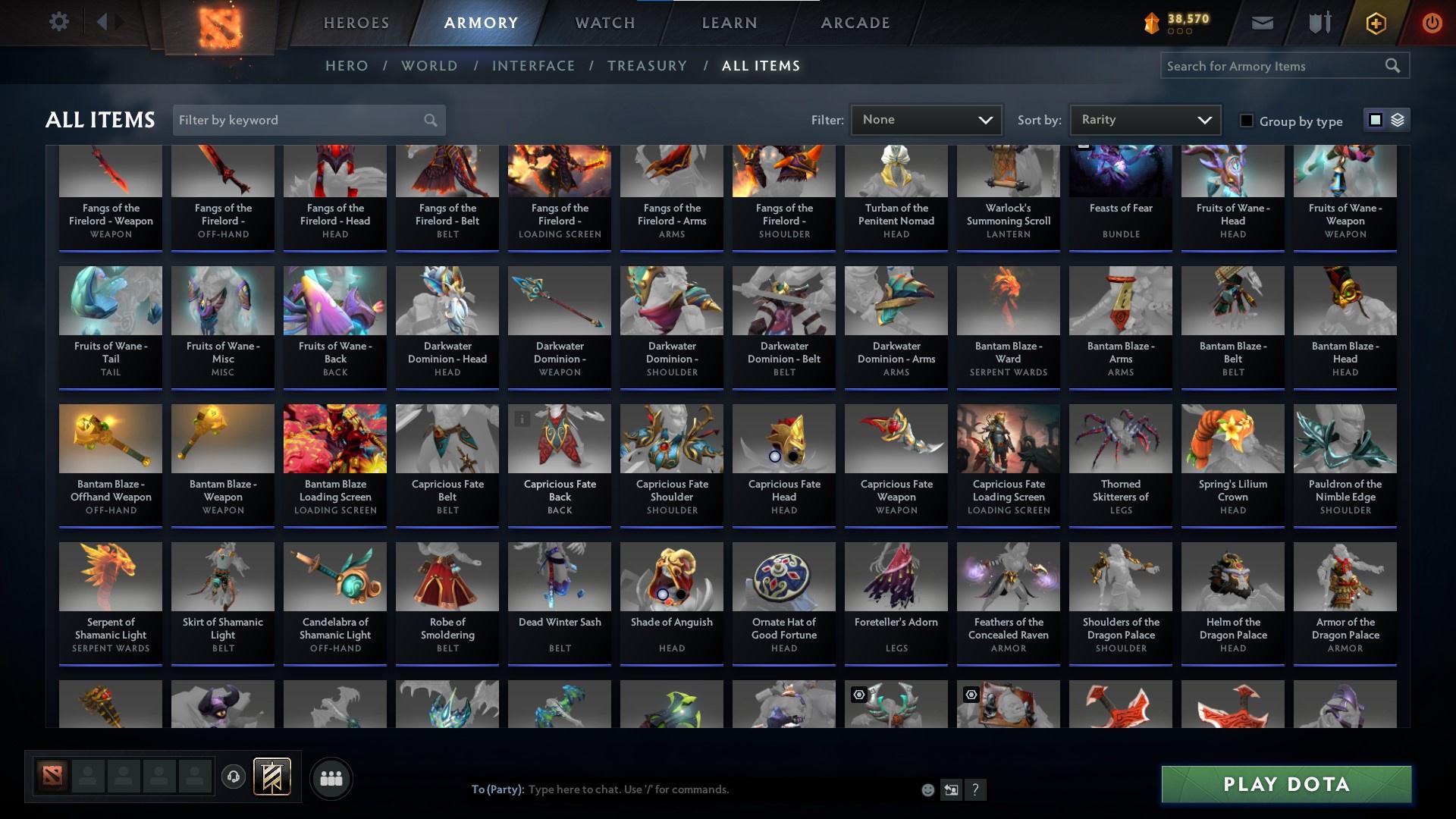Switch to compact grid view toggle
The width and height of the screenshot is (1456, 819).
click(1375, 120)
